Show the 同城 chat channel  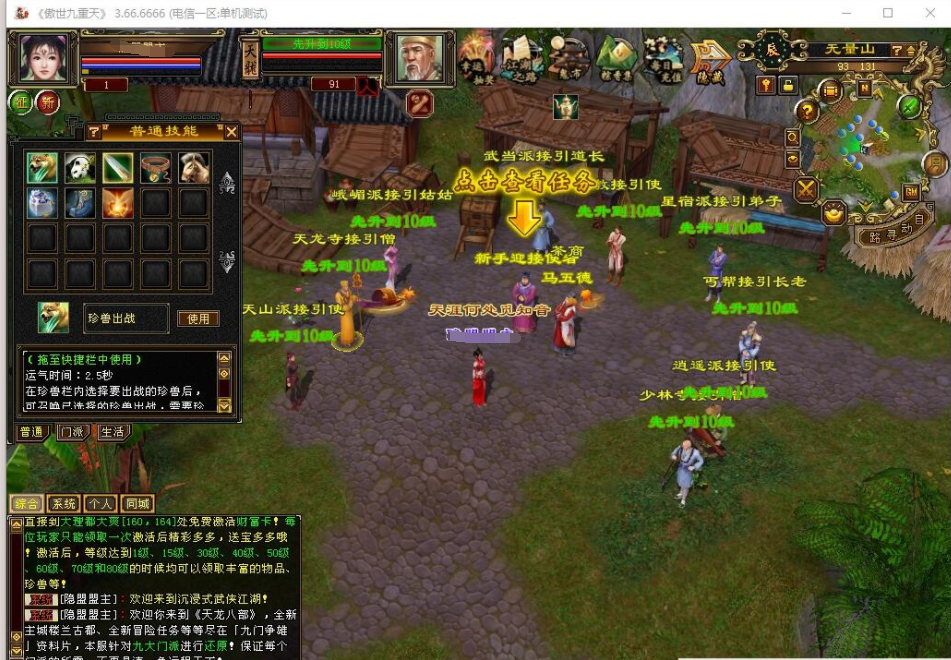tap(135, 503)
